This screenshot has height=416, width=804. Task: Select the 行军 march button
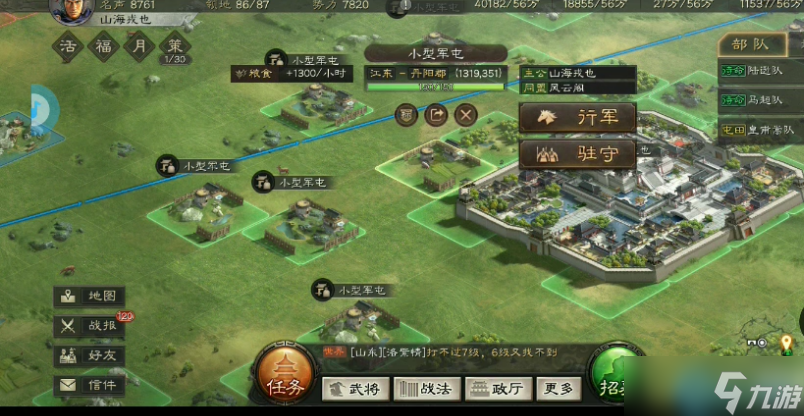click(x=577, y=118)
